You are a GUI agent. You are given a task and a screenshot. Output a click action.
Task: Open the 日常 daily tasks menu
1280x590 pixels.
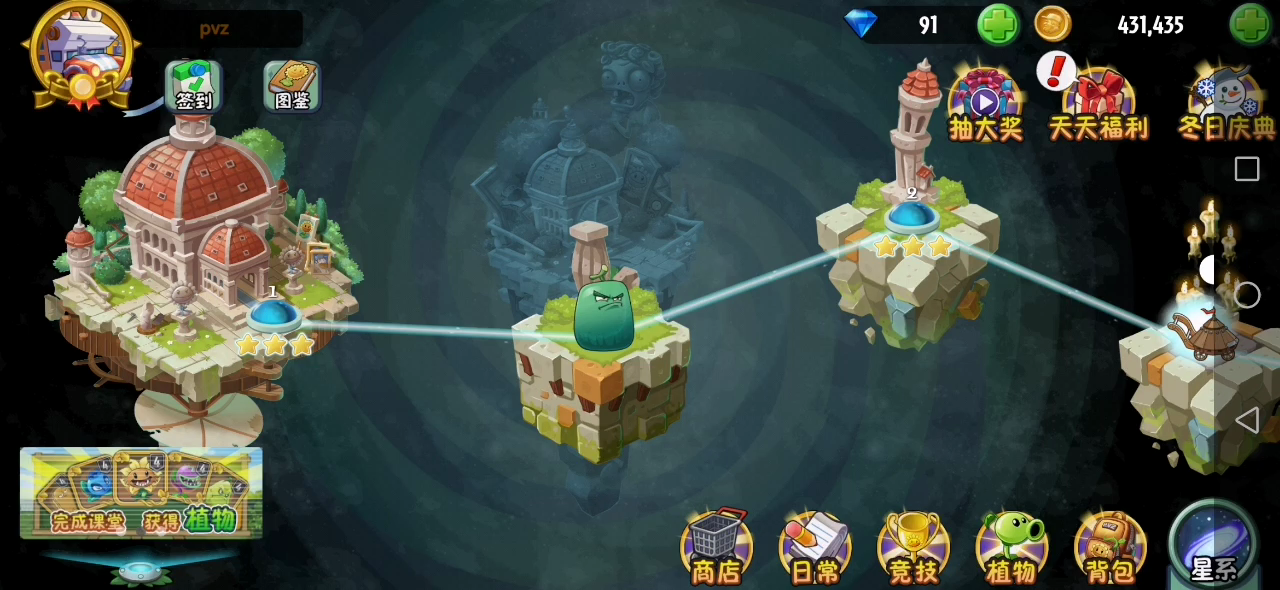point(815,546)
